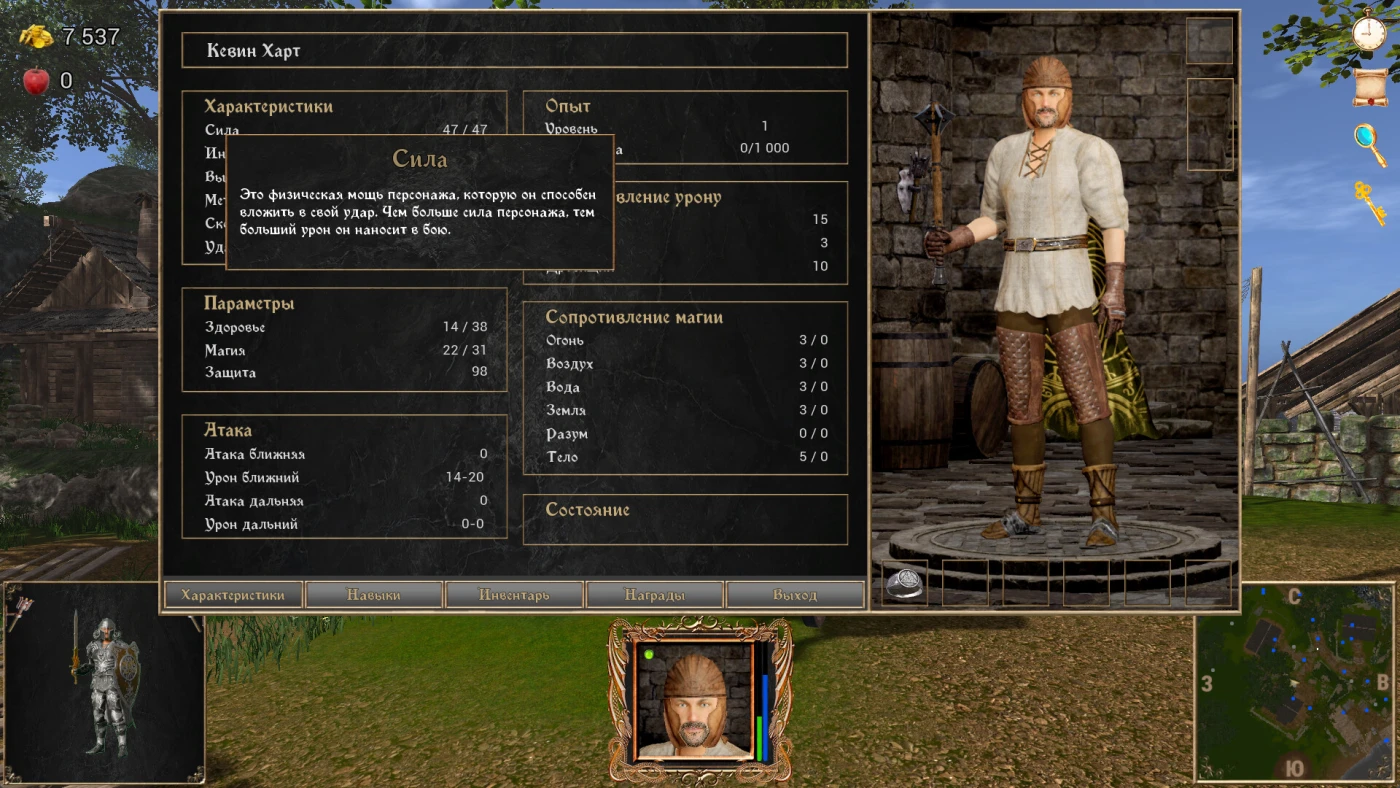Close the character sheet with Выход
This screenshot has height=788, width=1400.
(x=795, y=595)
